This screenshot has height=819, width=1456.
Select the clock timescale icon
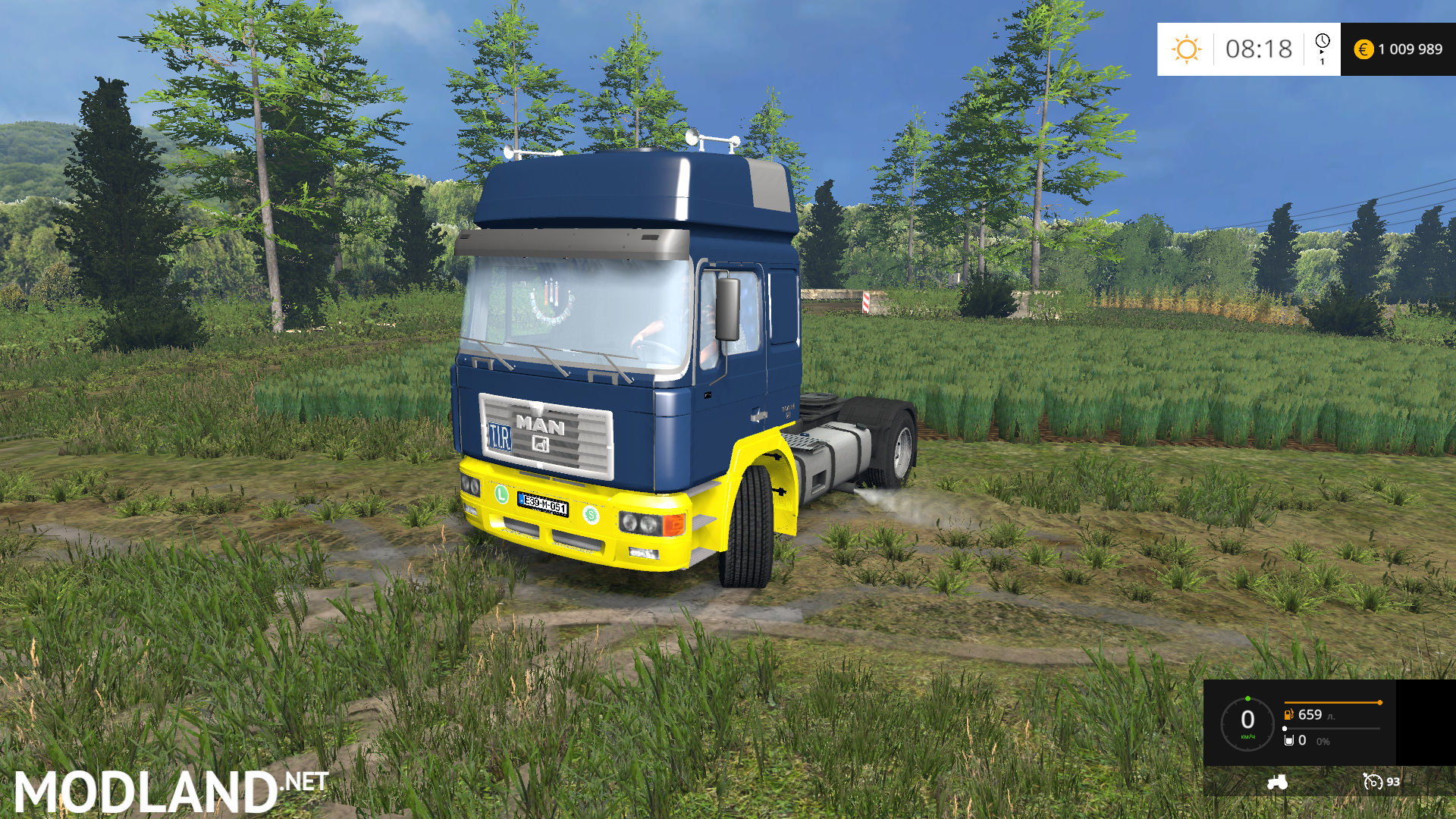click(x=1322, y=41)
